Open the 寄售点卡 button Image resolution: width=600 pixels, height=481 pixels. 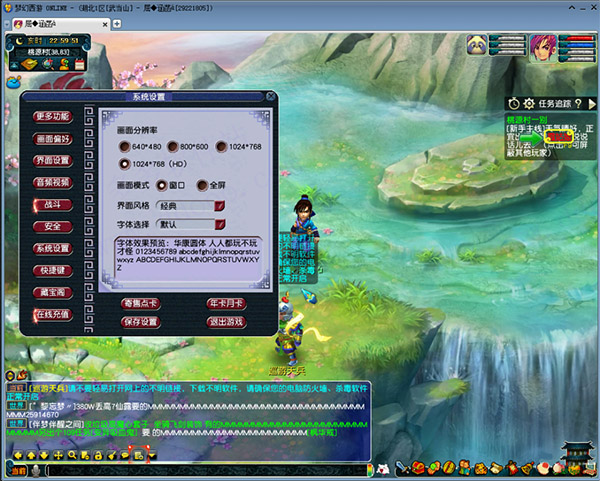click(x=141, y=303)
